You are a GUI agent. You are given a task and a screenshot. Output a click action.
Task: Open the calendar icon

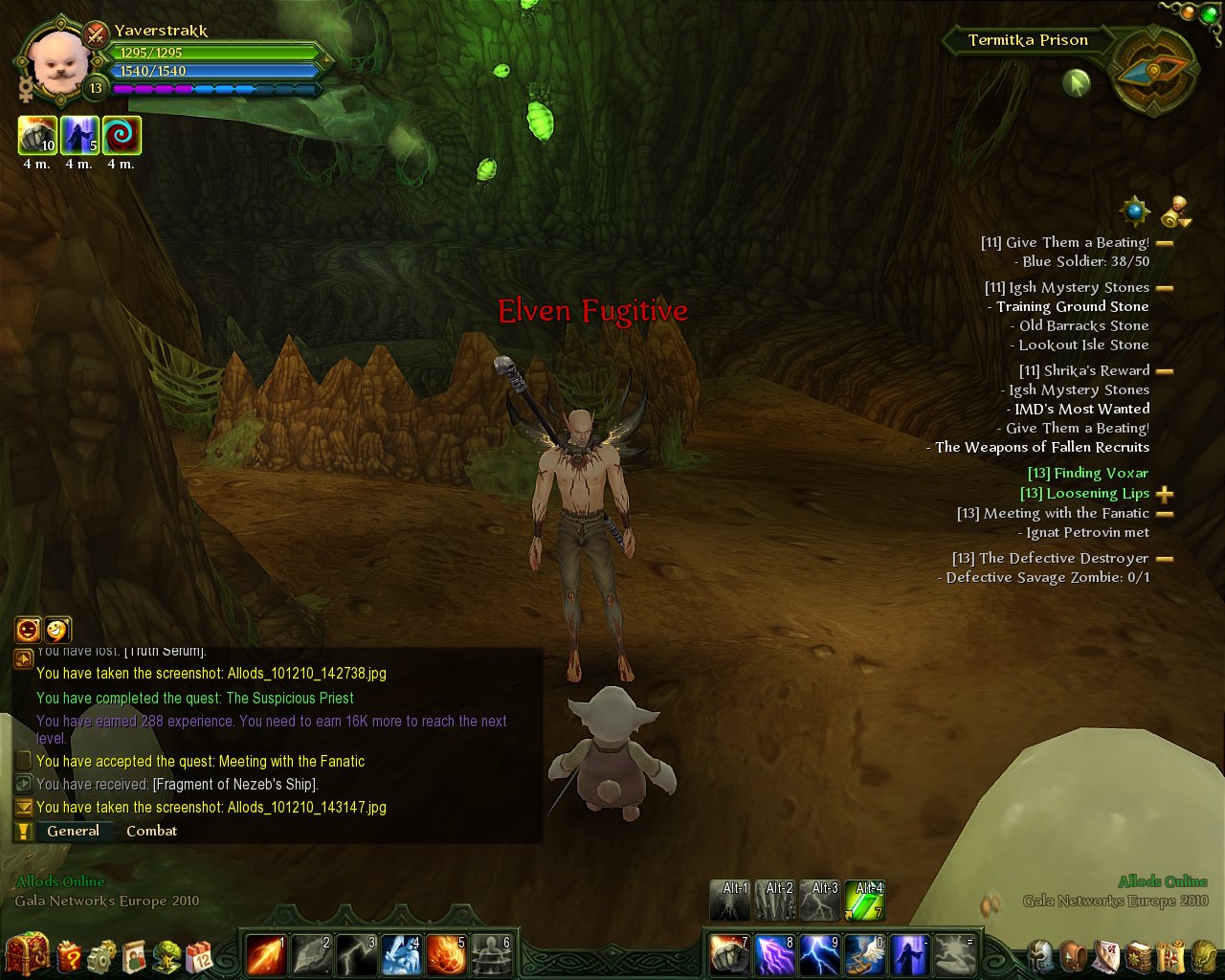point(201,955)
